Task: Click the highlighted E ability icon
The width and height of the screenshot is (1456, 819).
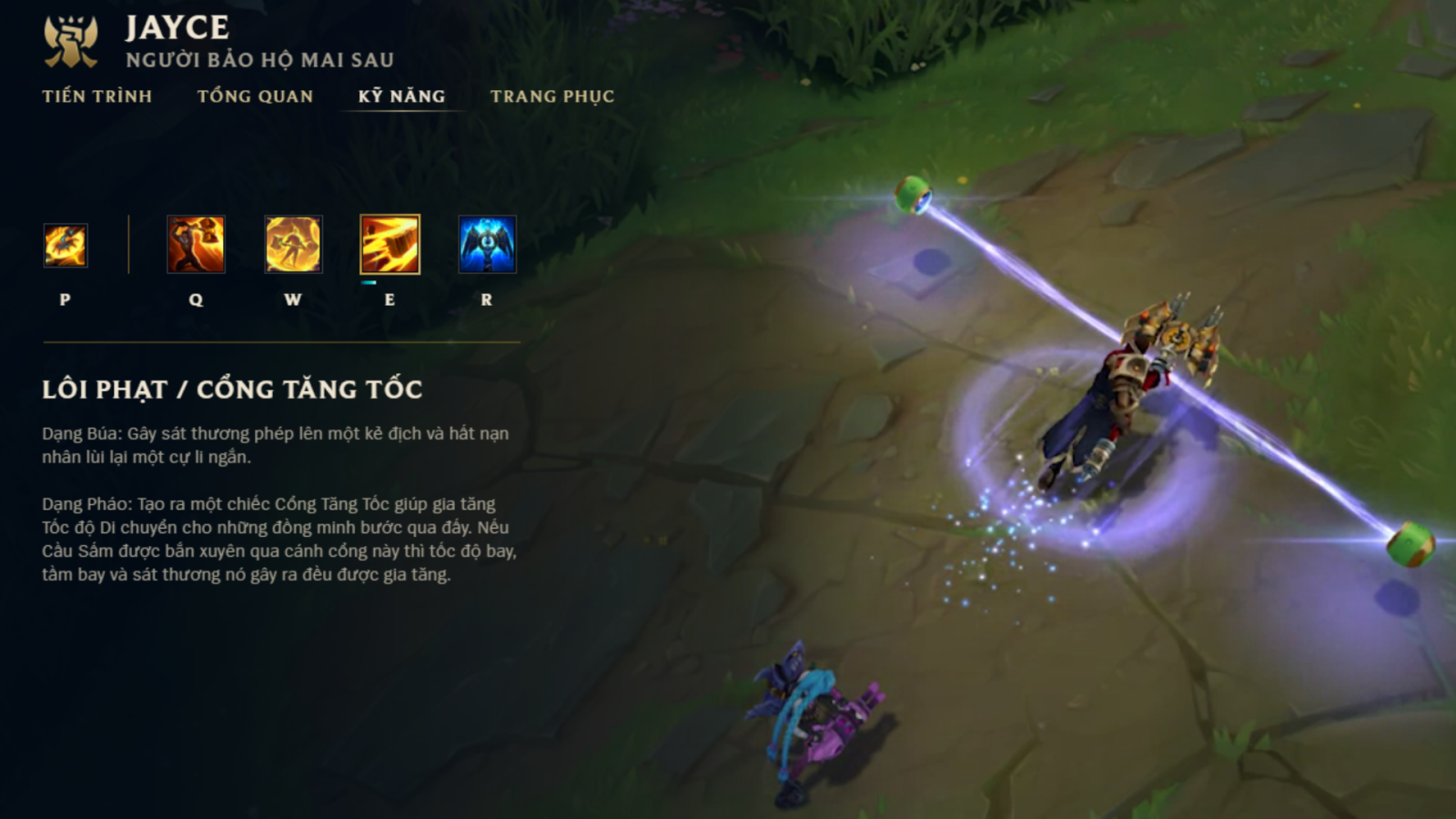Action: [390, 245]
